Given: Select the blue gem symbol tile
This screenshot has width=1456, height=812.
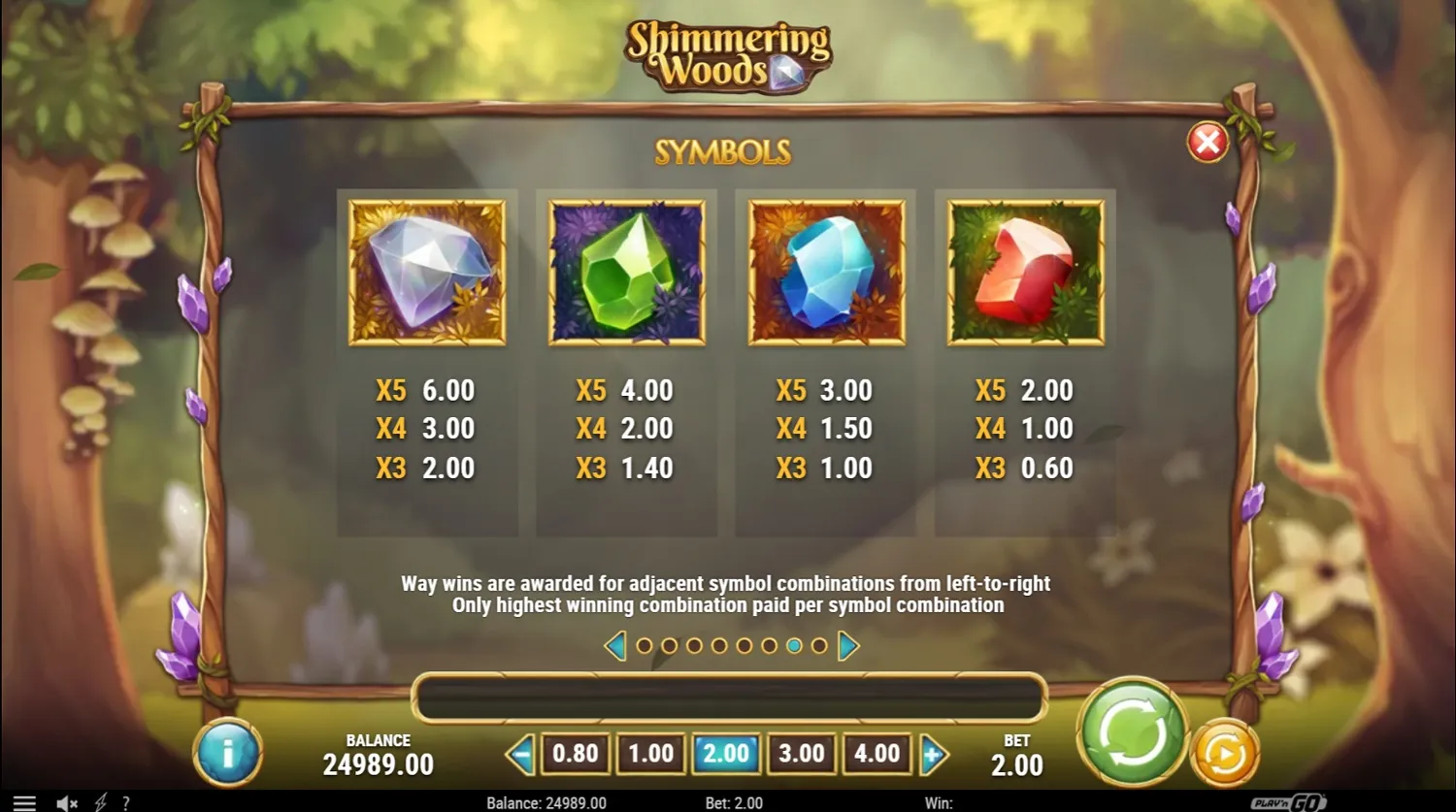Looking at the screenshot, I should pyautogui.click(x=827, y=272).
